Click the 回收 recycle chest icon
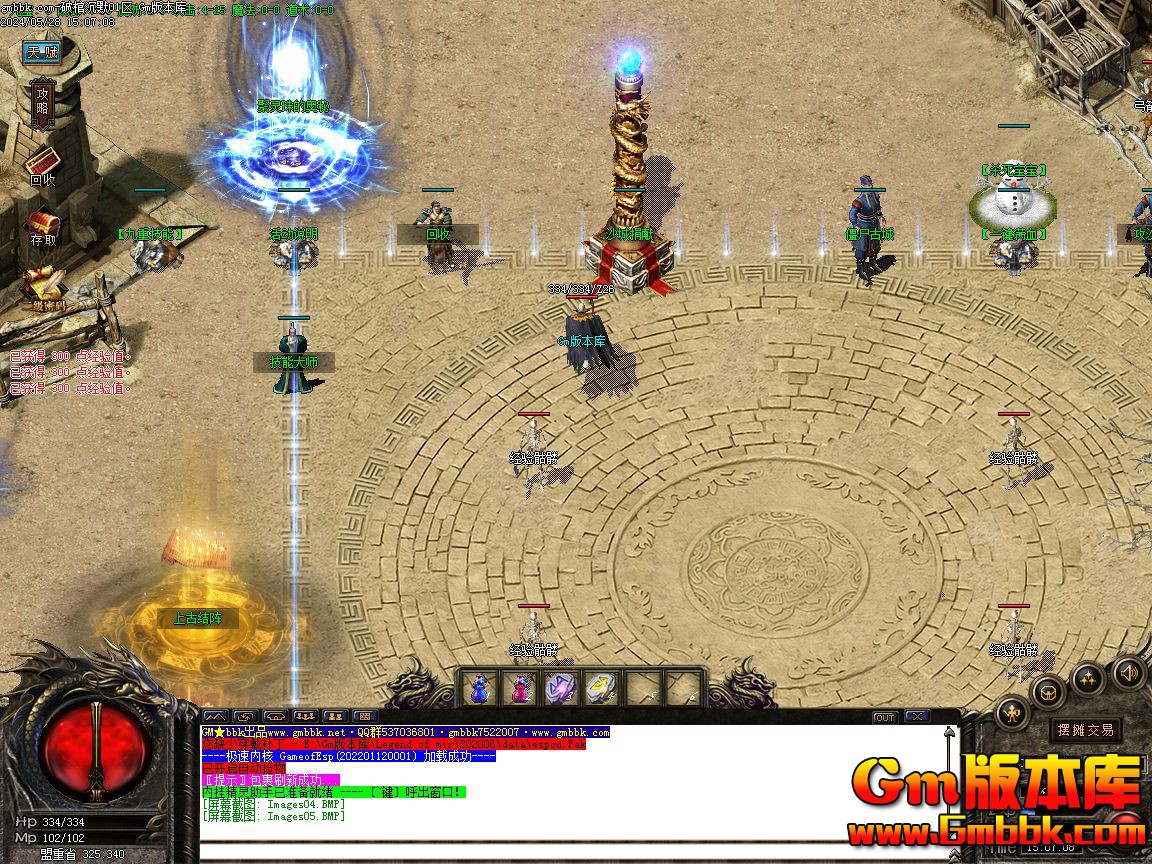The width and height of the screenshot is (1152, 864). [42, 163]
